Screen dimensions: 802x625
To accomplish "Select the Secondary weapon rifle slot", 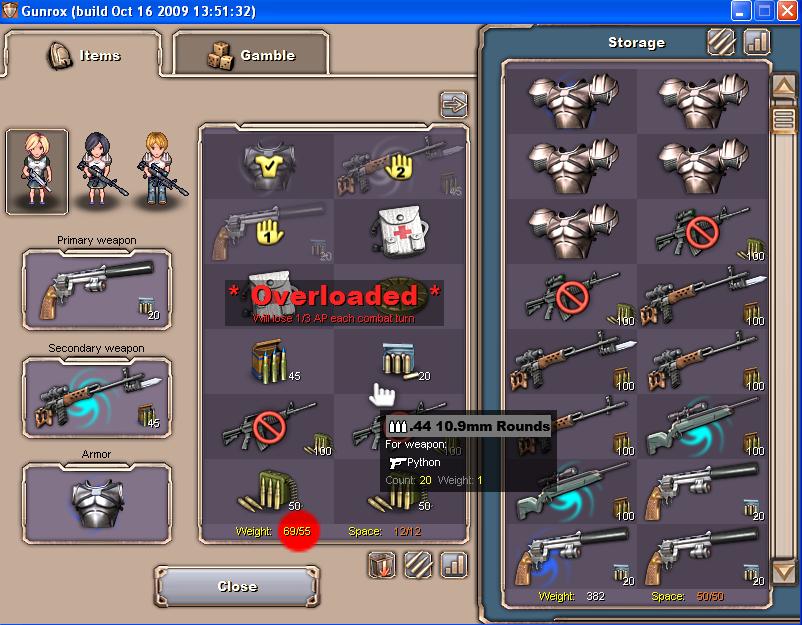I will (x=97, y=398).
